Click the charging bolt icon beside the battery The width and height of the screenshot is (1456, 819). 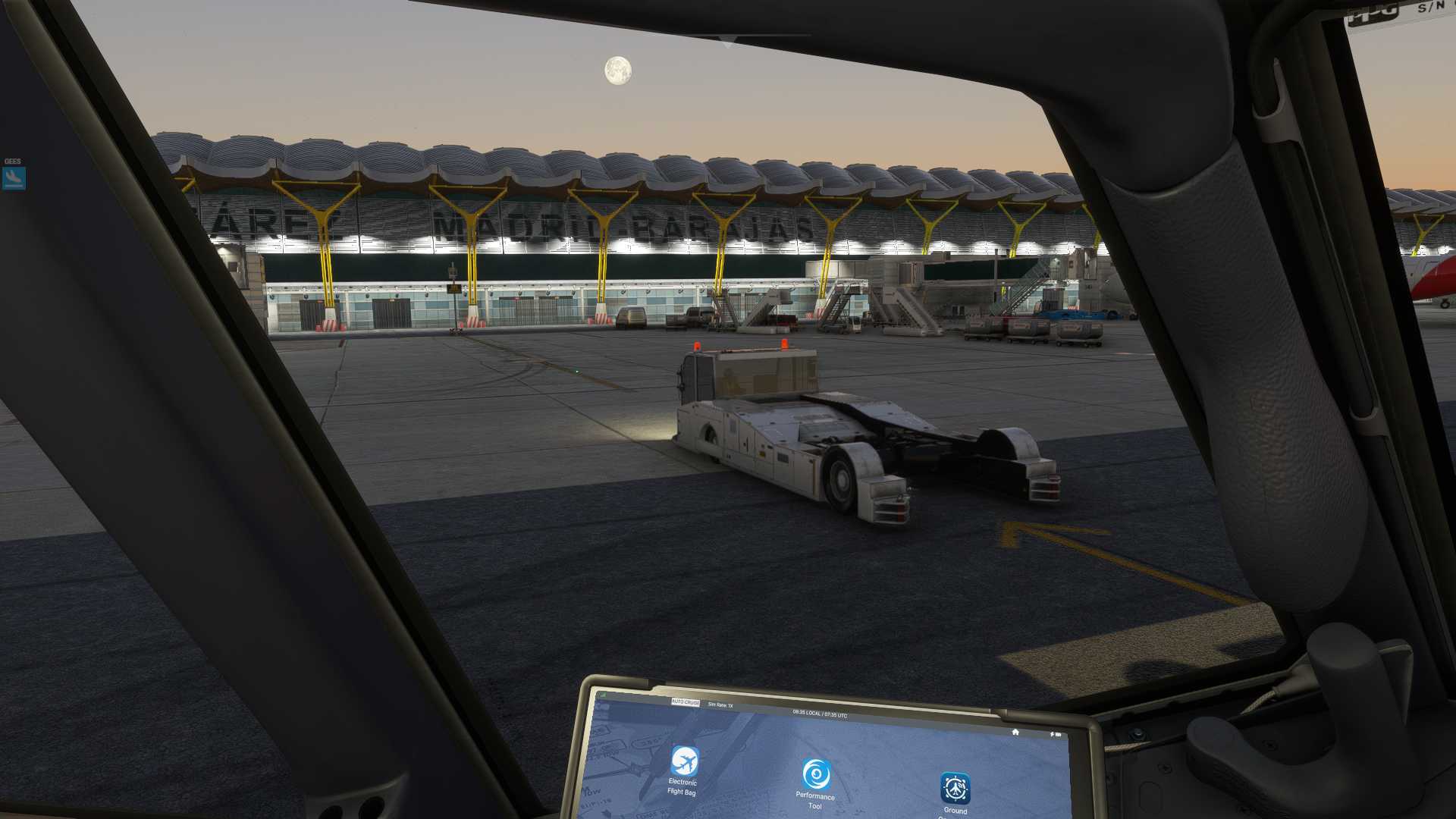pyautogui.click(x=1052, y=734)
